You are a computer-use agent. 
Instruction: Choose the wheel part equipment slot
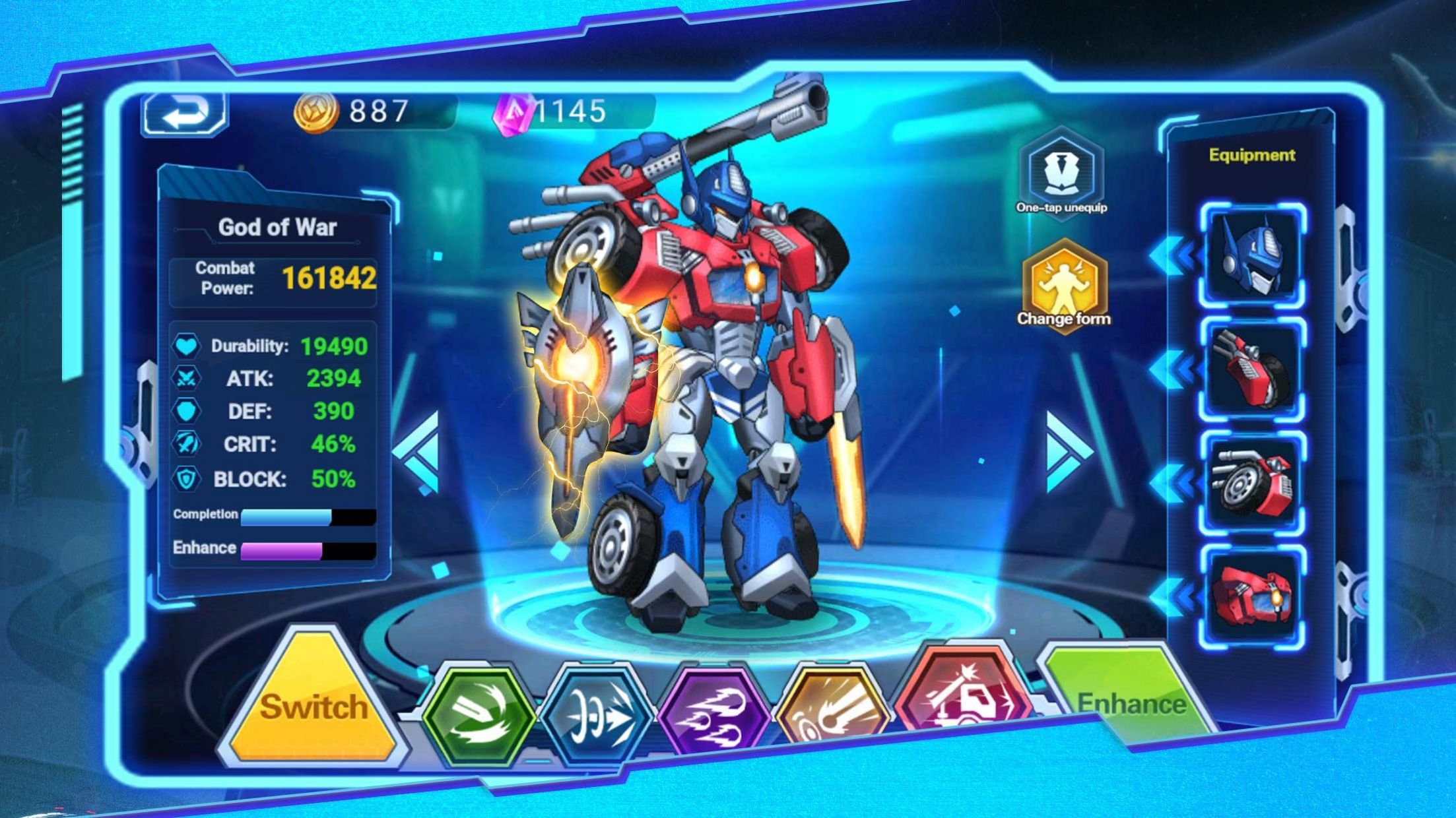(x=1251, y=482)
